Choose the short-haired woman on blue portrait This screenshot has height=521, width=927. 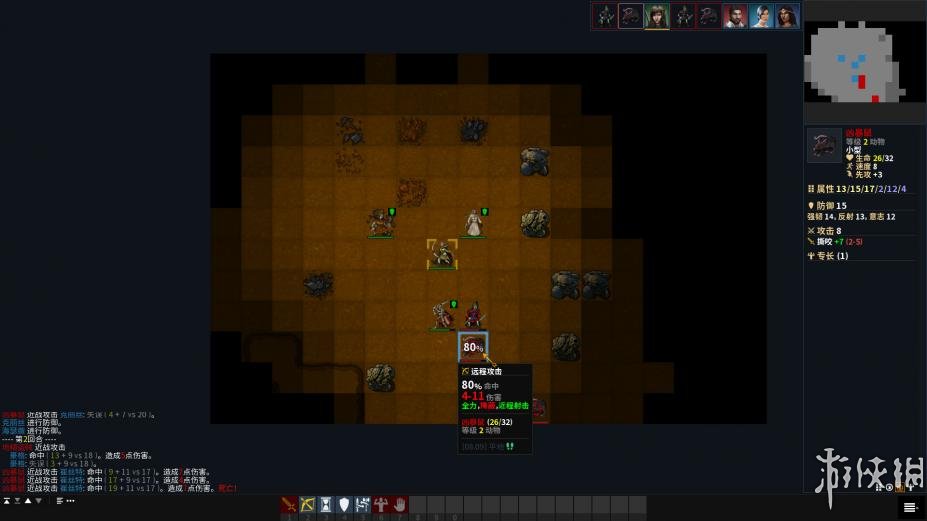click(x=761, y=16)
